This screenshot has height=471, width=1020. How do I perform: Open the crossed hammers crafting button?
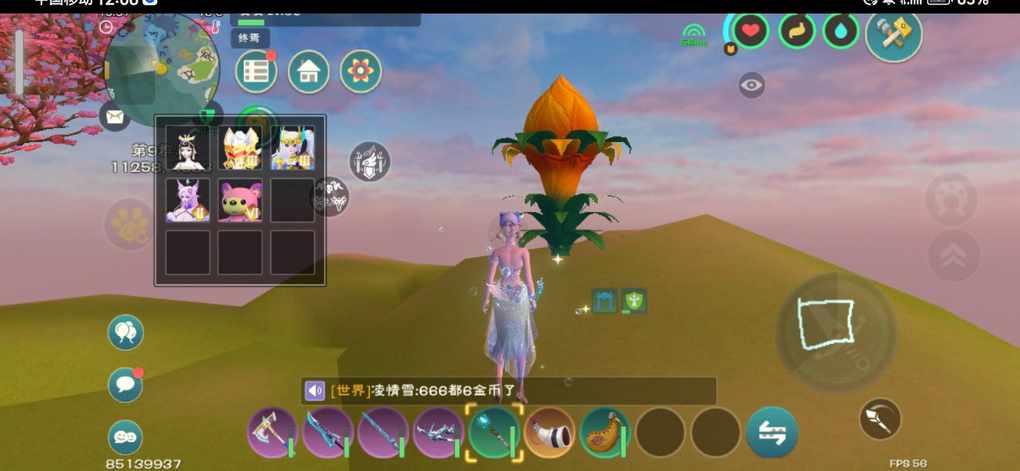893,33
